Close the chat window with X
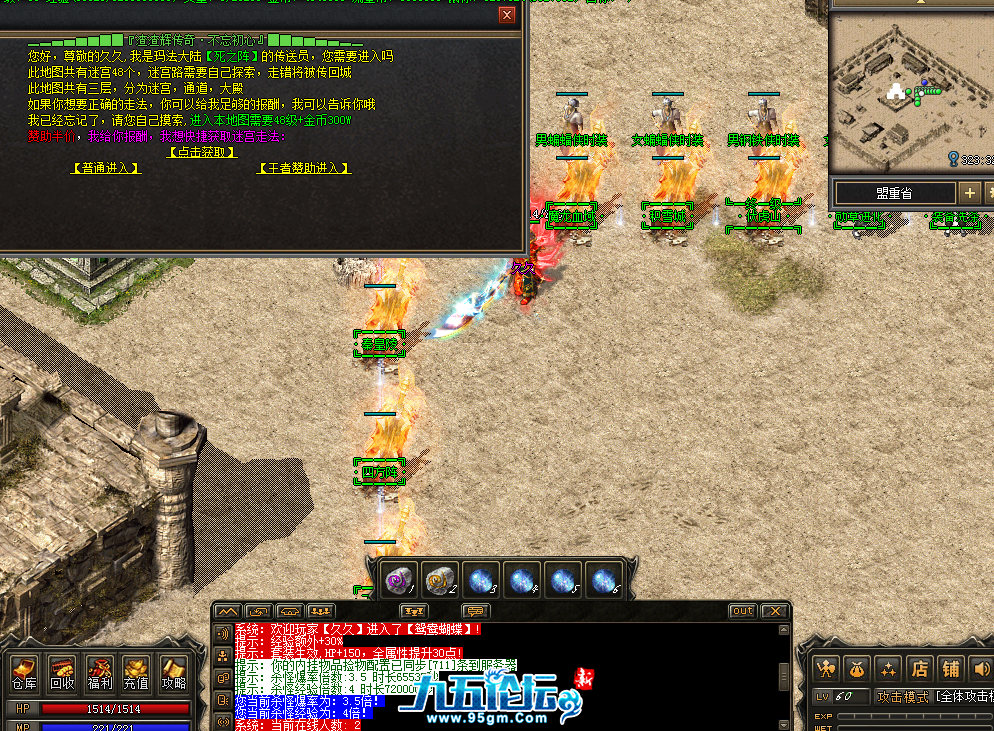 [773, 611]
